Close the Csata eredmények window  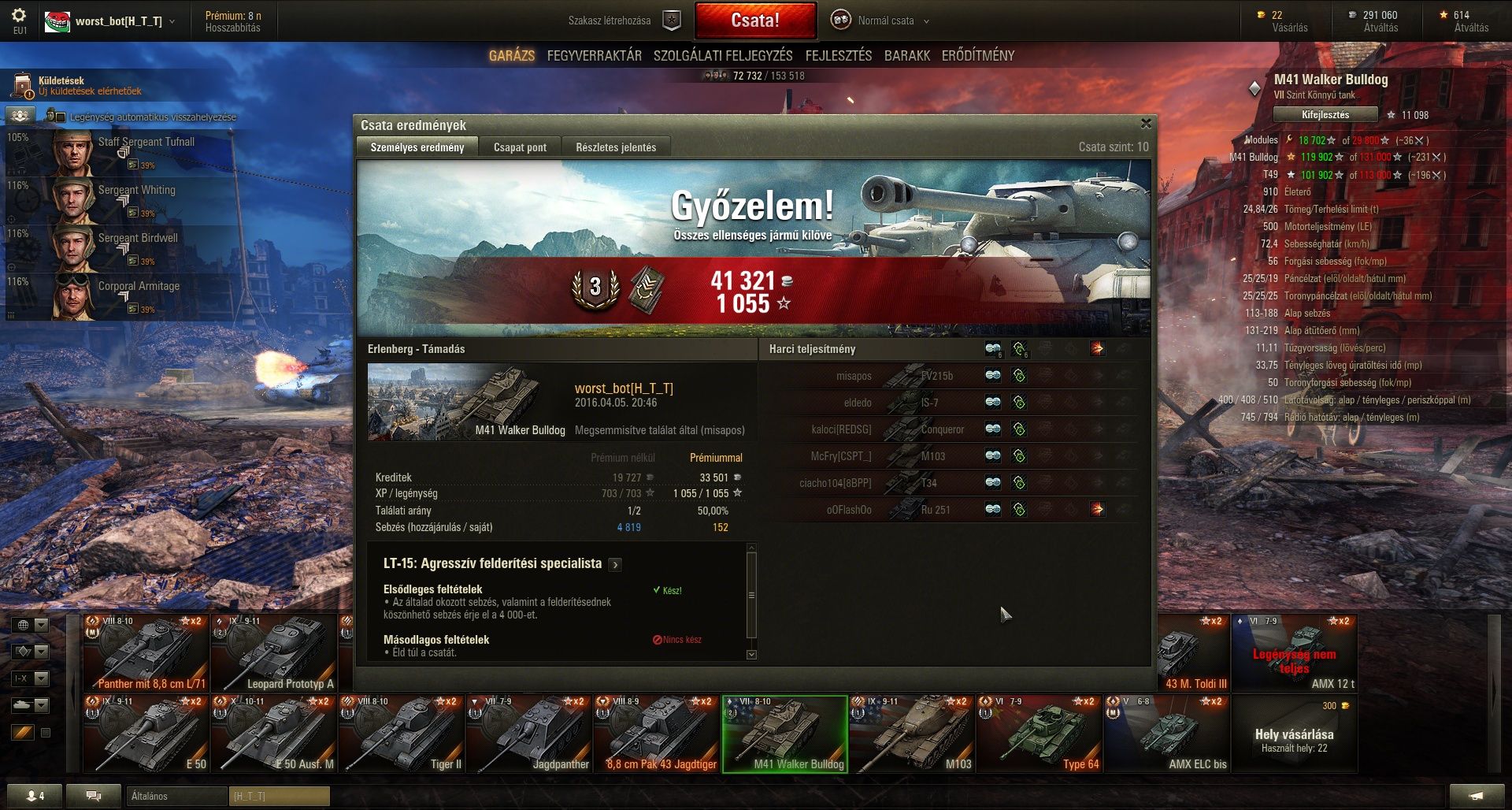1146,124
